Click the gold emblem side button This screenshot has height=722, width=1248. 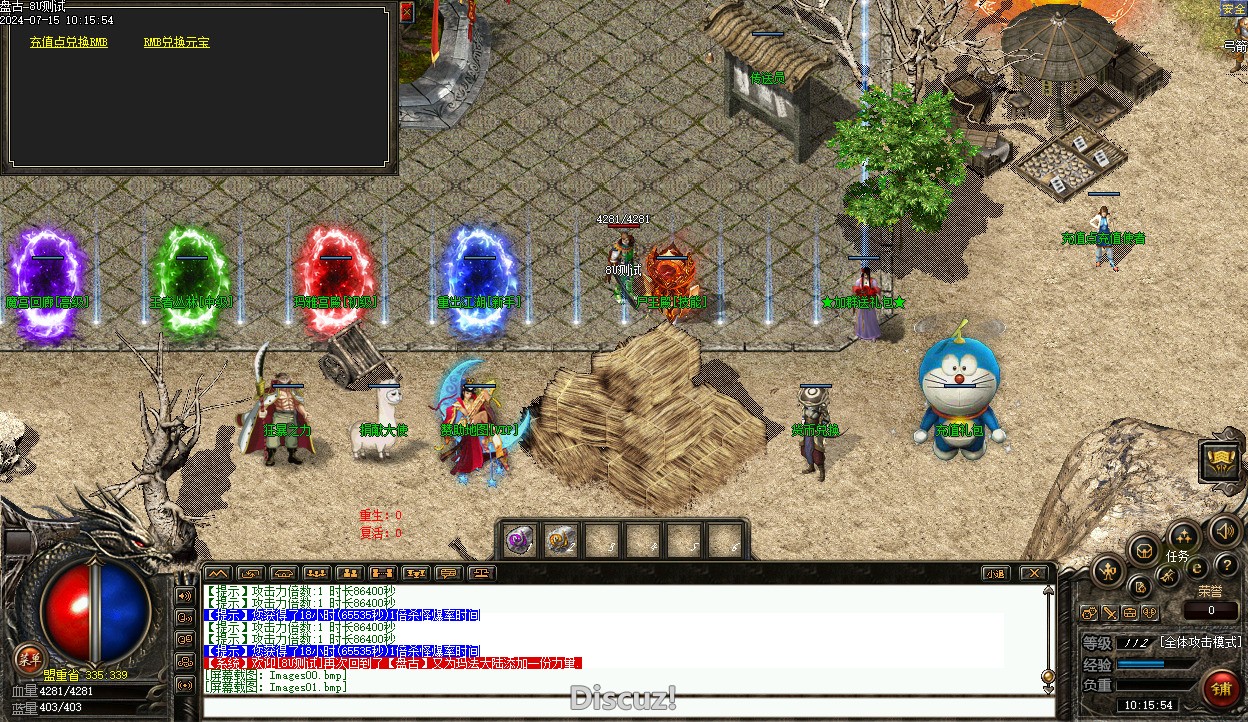1221,460
